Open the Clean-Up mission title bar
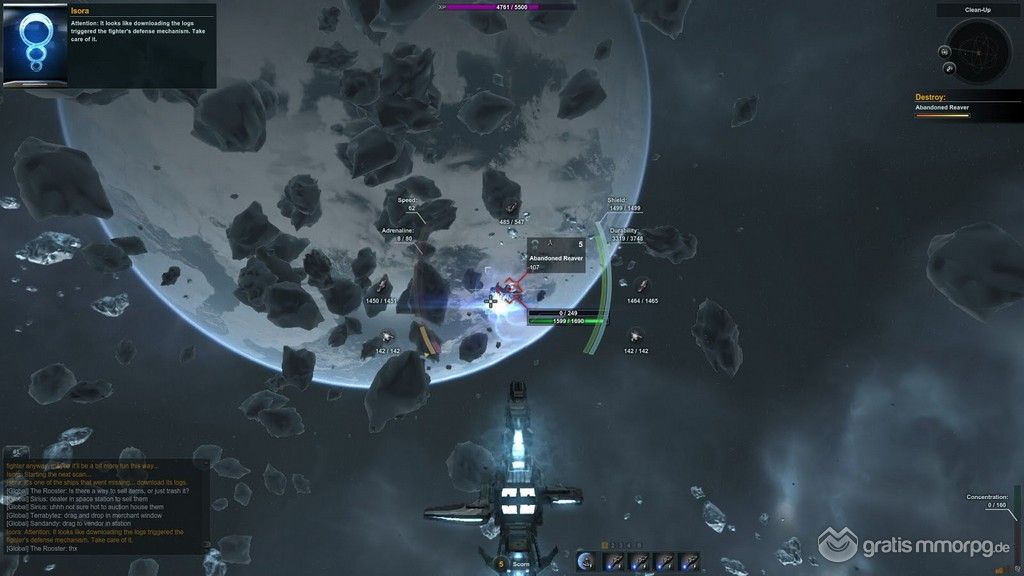The width and height of the screenshot is (1024, 576). (x=979, y=10)
